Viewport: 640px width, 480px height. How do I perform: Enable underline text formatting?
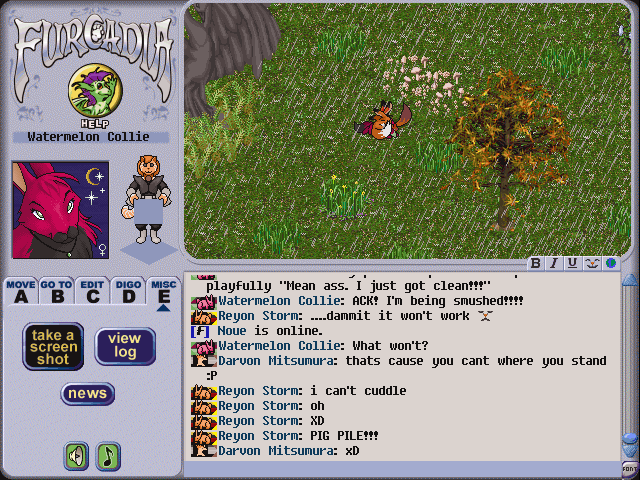tap(572, 263)
